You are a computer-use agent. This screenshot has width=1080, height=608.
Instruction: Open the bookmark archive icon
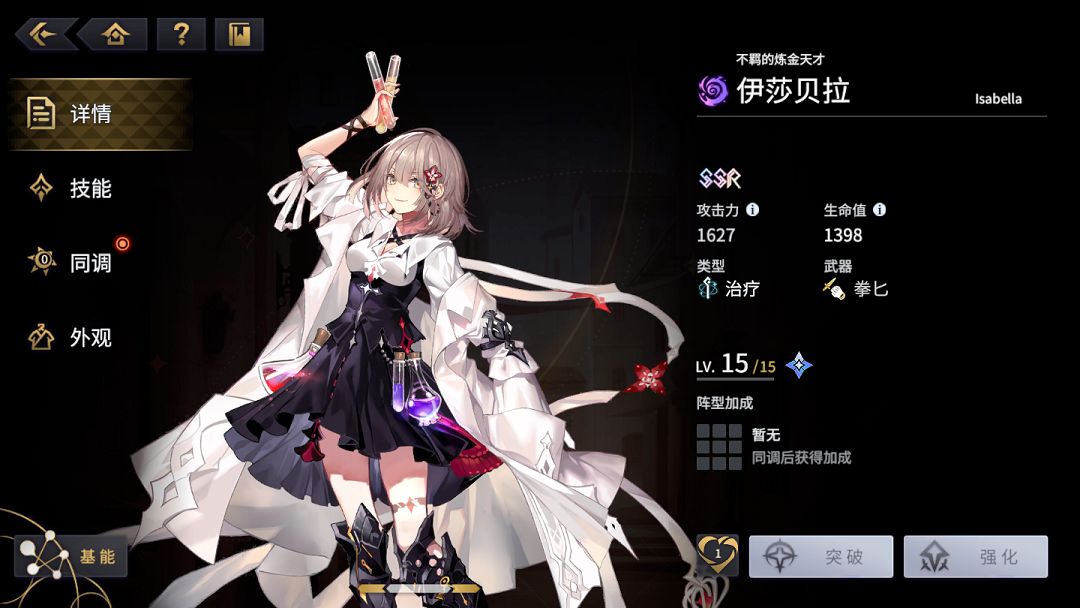(x=239, y=35)
